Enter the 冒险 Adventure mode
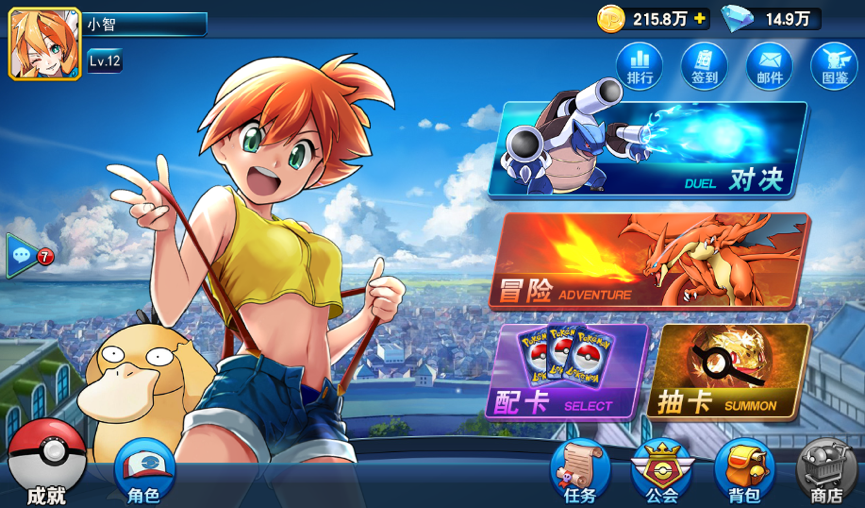The height and width of the screenshot is (508, 865). pos(652,261)
